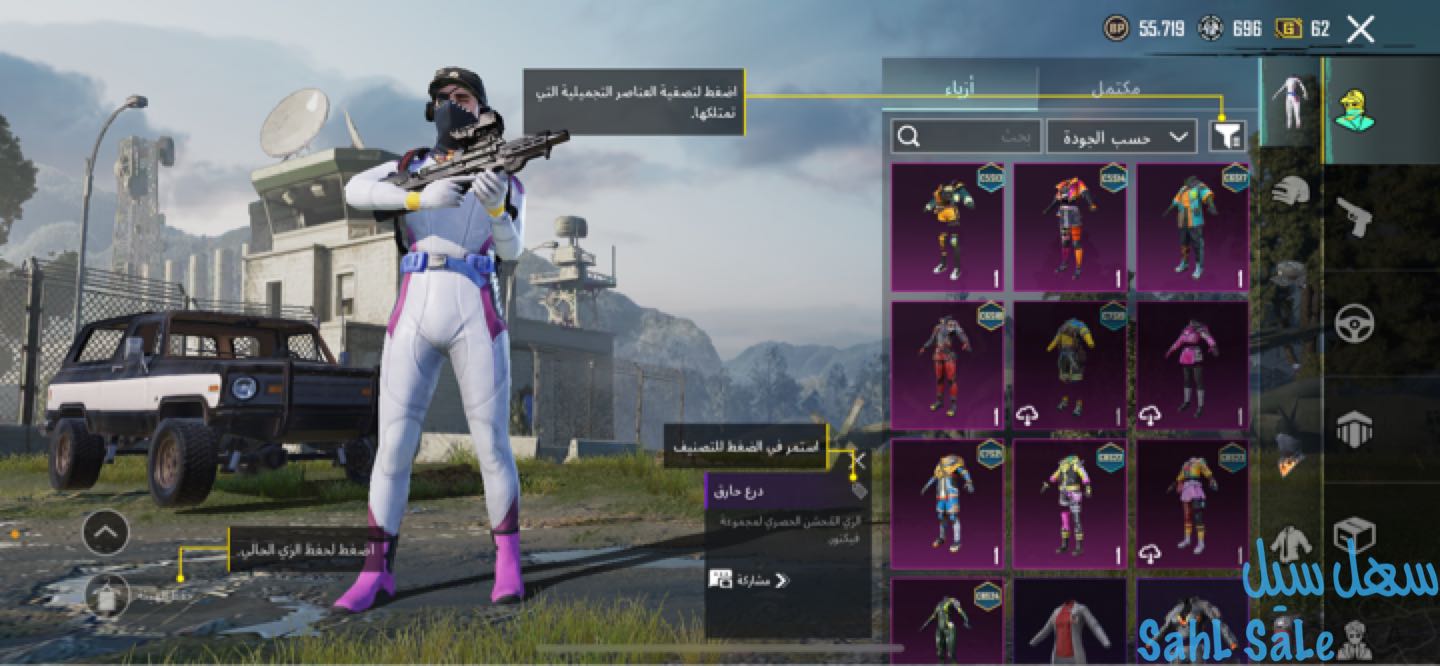1440x666 pixels.
Task: Focus the search field with magnifier
Action: coord(963,136)
